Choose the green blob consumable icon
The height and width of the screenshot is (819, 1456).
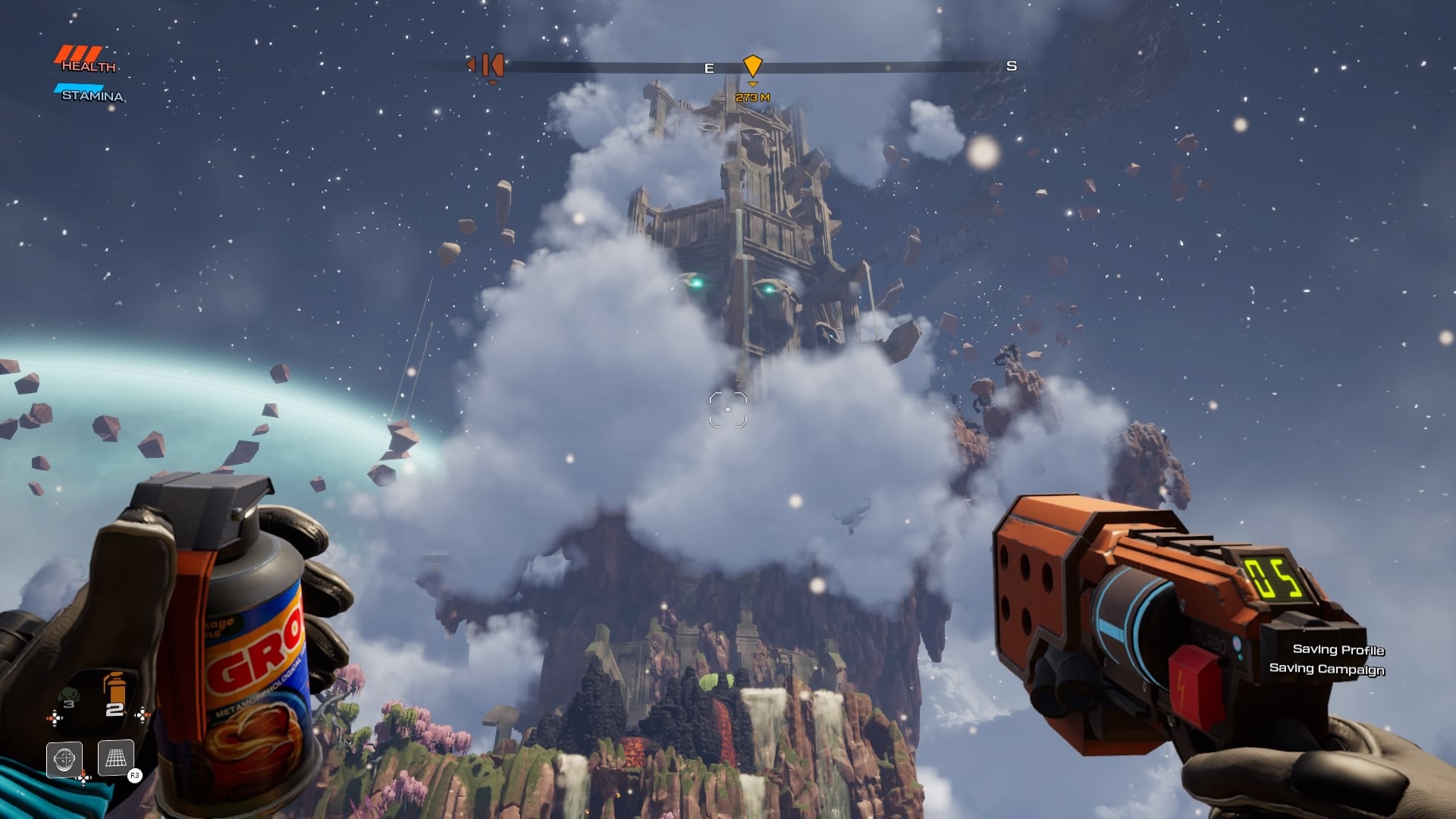coord(68,695)
